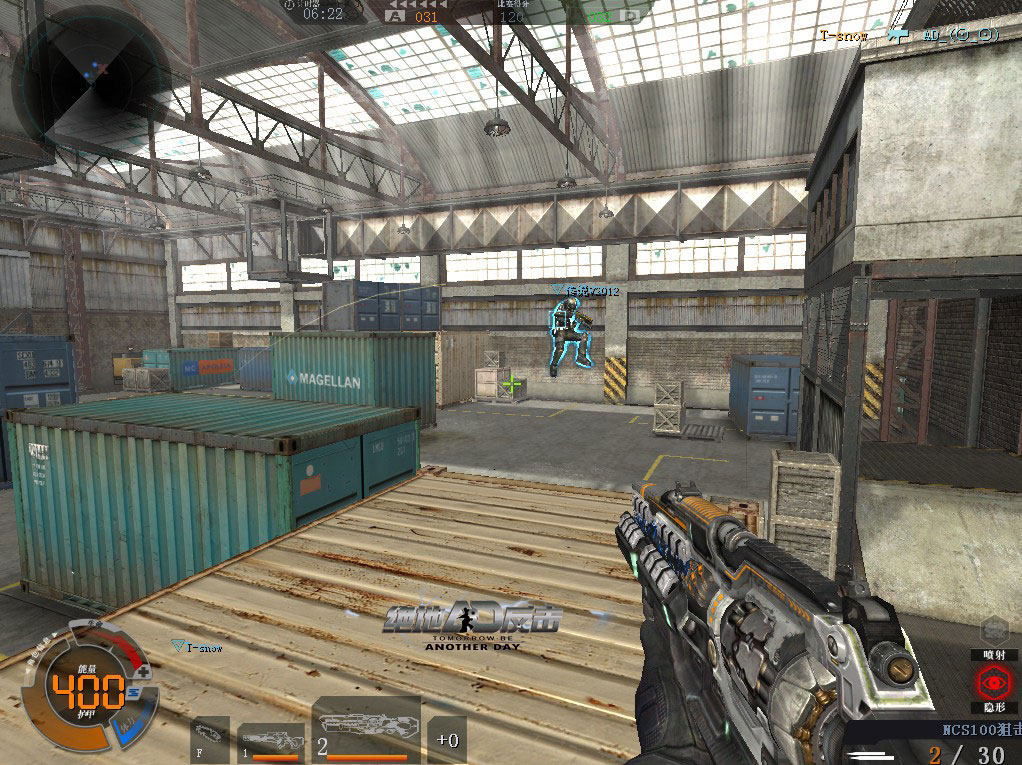Select the F melee weapon slot

209,739
